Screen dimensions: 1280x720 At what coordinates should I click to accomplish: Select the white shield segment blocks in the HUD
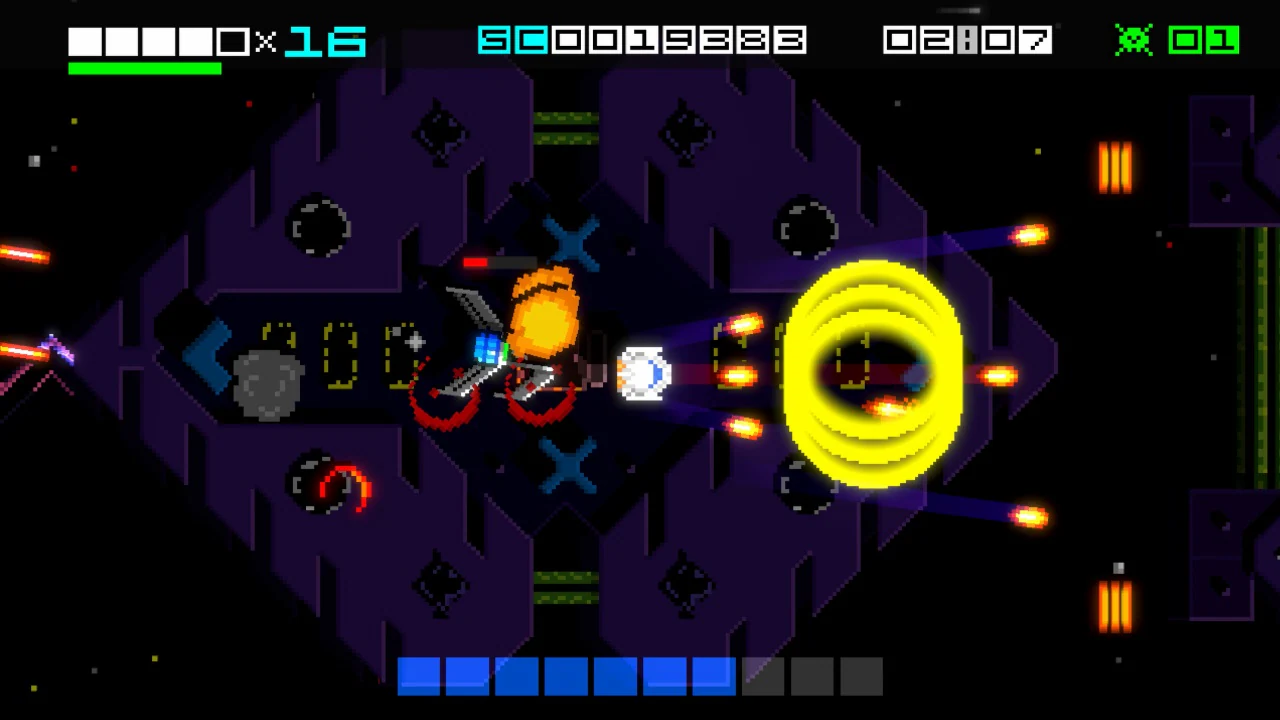click(x=150, y=41)
